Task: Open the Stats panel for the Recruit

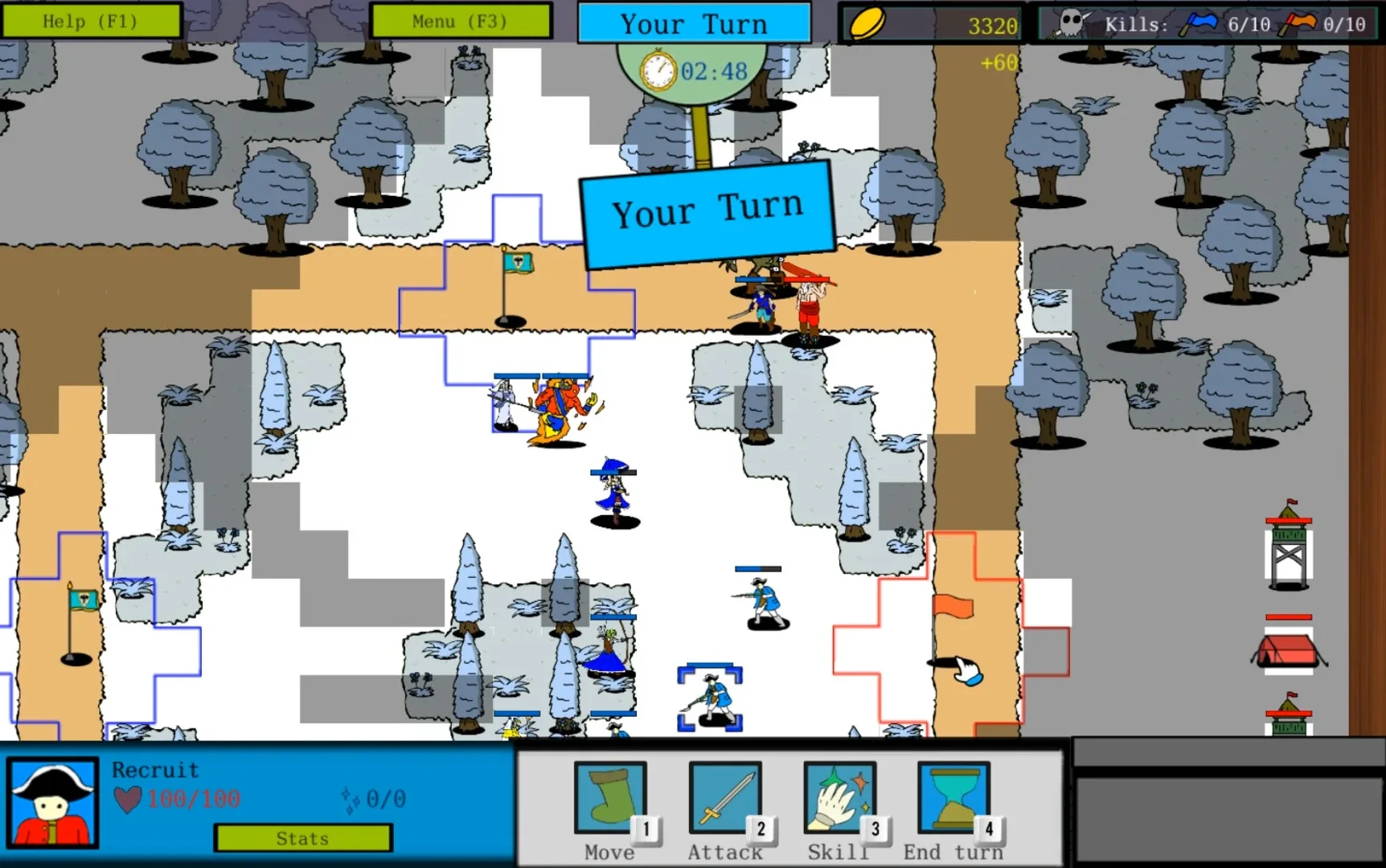Action: click(x=302, y=838)
